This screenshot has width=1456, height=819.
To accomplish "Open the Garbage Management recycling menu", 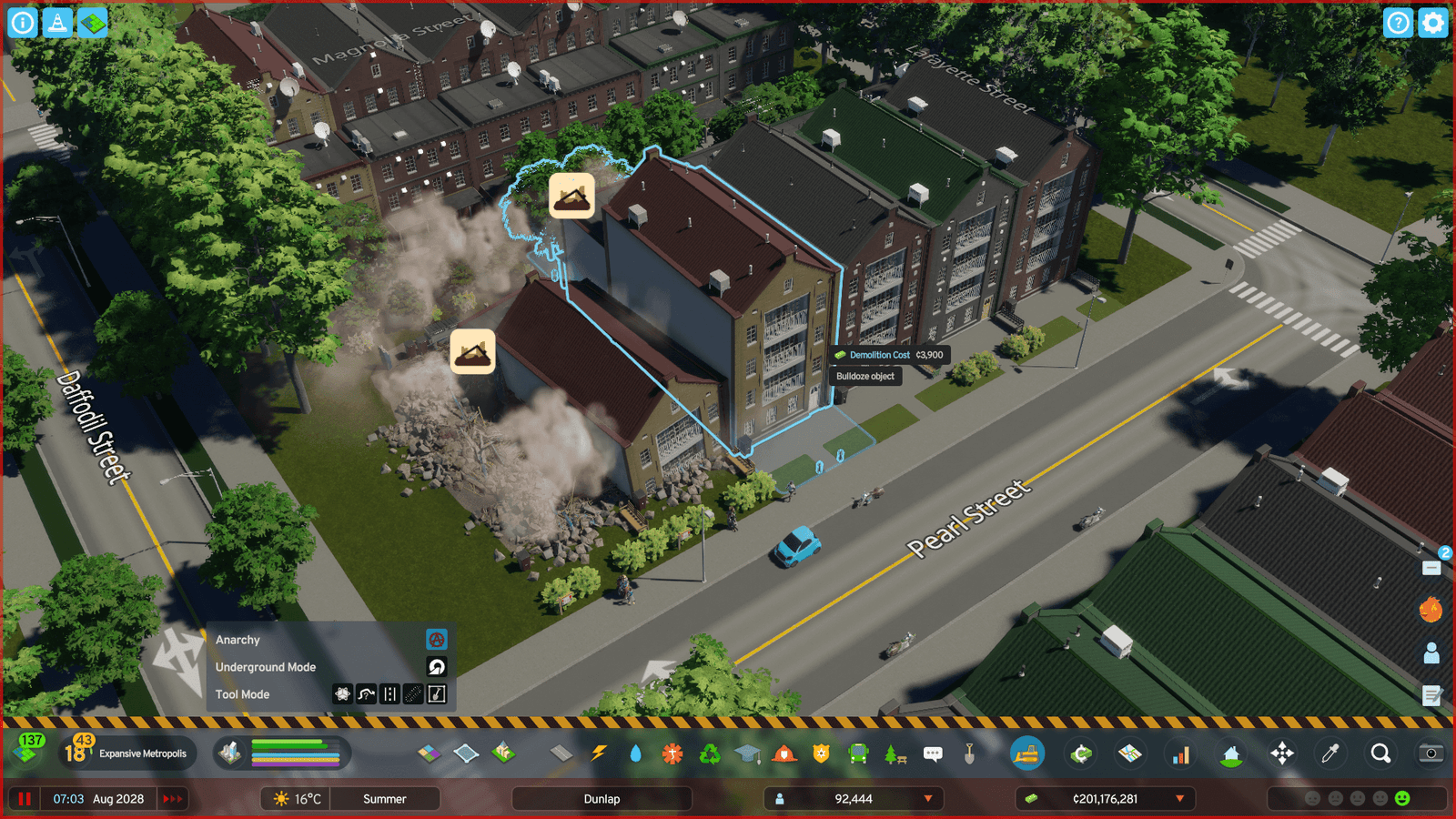I will pos(710,753).
